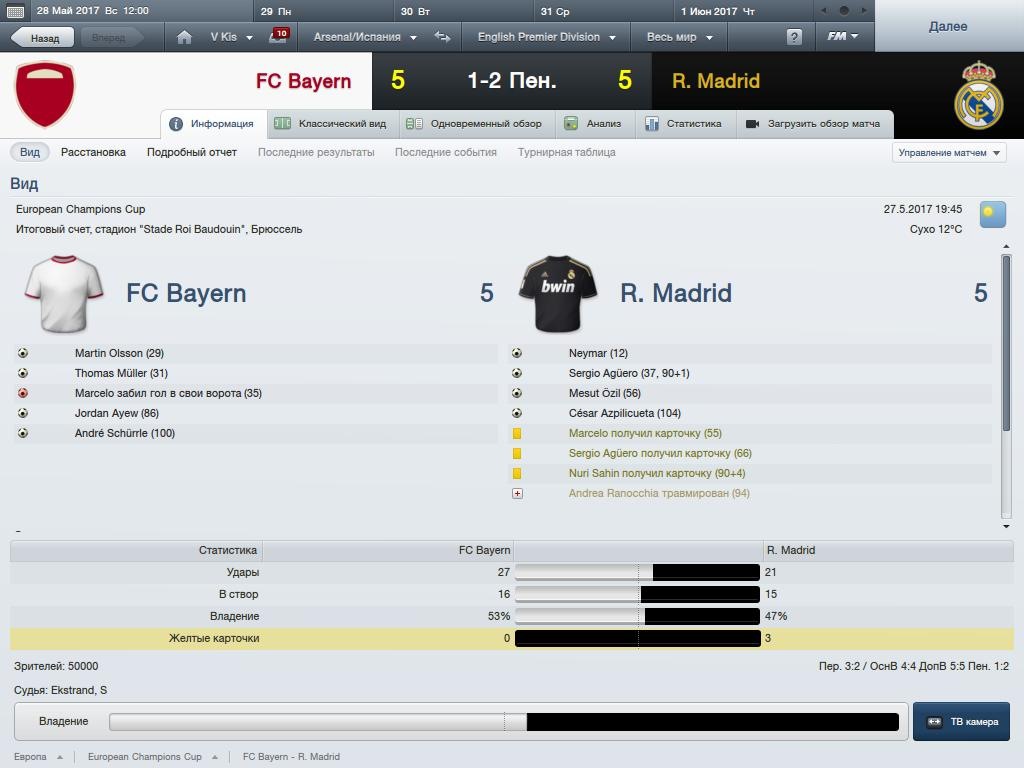
Task: Show the Подробный отчет sub-view
Action: (x=192, y=152)
